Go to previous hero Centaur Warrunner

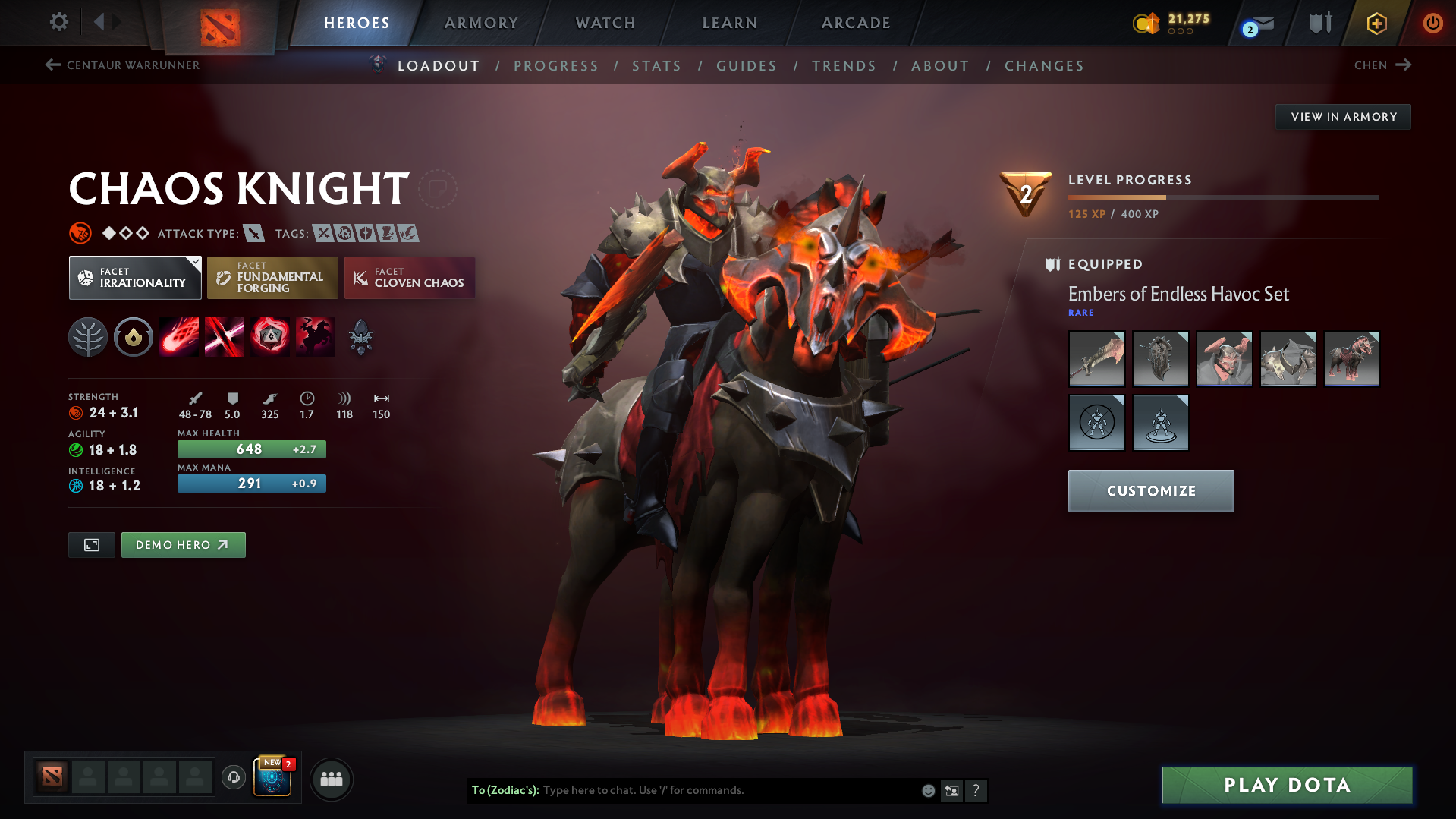click(122, 65)
